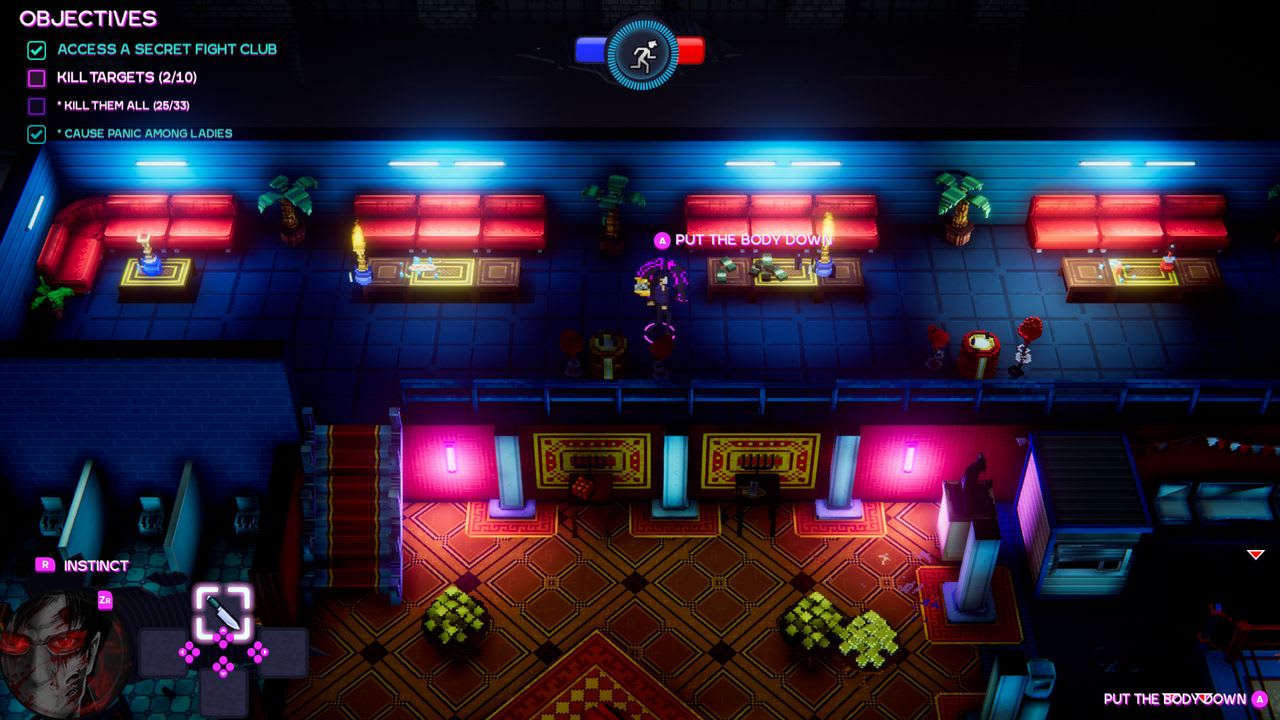Select the knife in the equipped weapon slot

[223, 611]
